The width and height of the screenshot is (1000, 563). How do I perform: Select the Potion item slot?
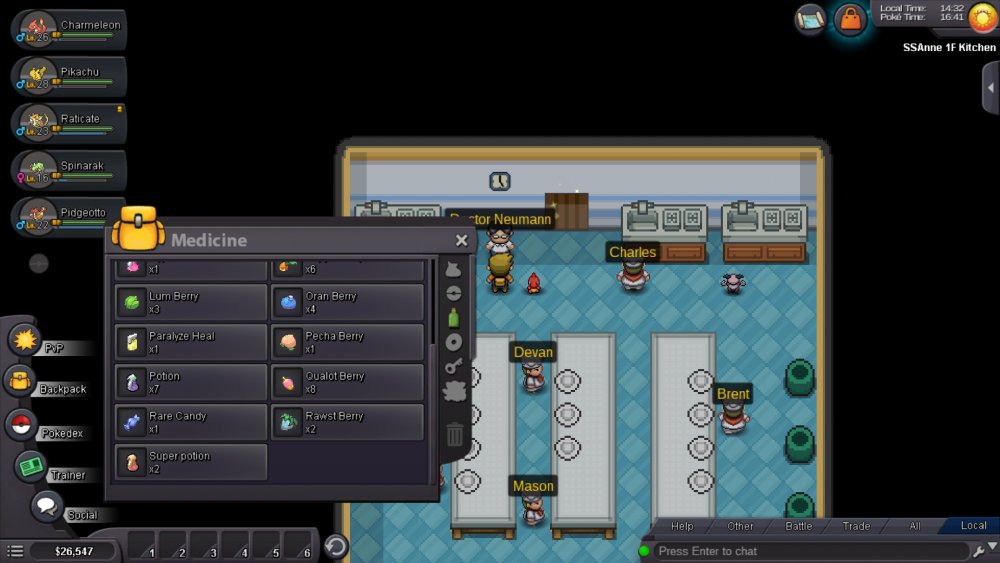[191, 382]
